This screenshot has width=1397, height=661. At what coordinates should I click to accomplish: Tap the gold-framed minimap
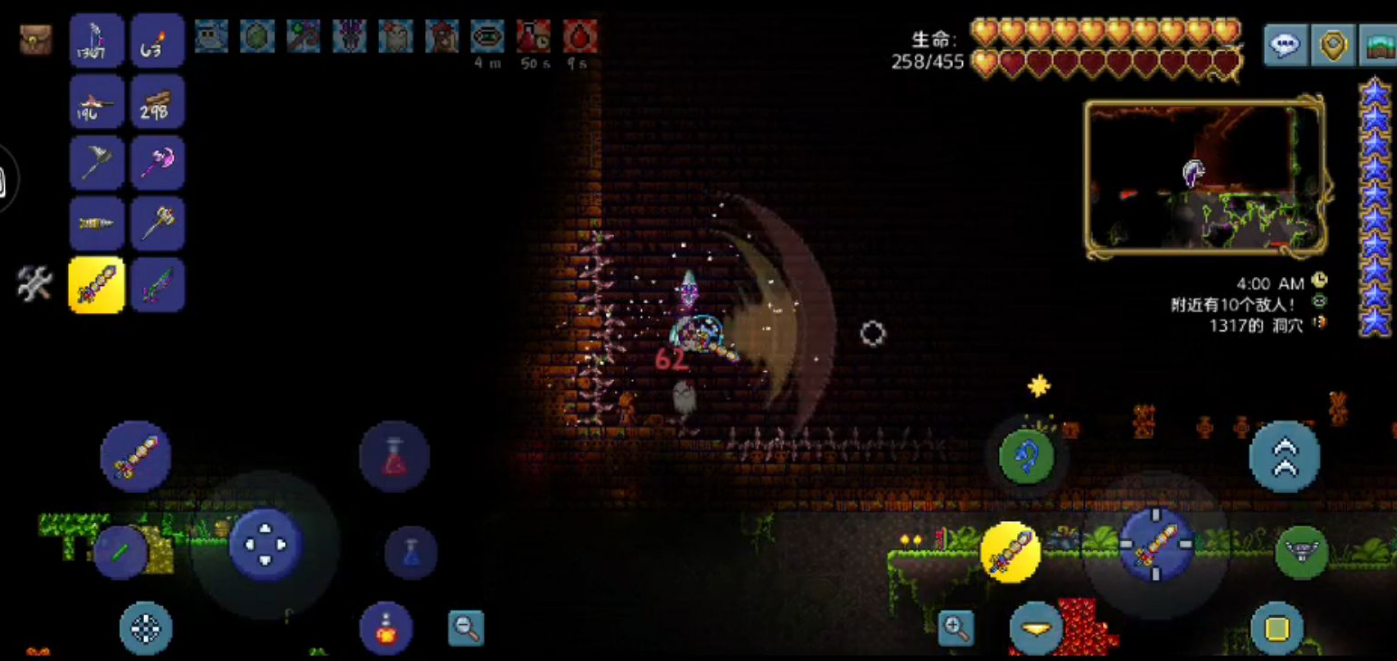(x=1205, y=177)
